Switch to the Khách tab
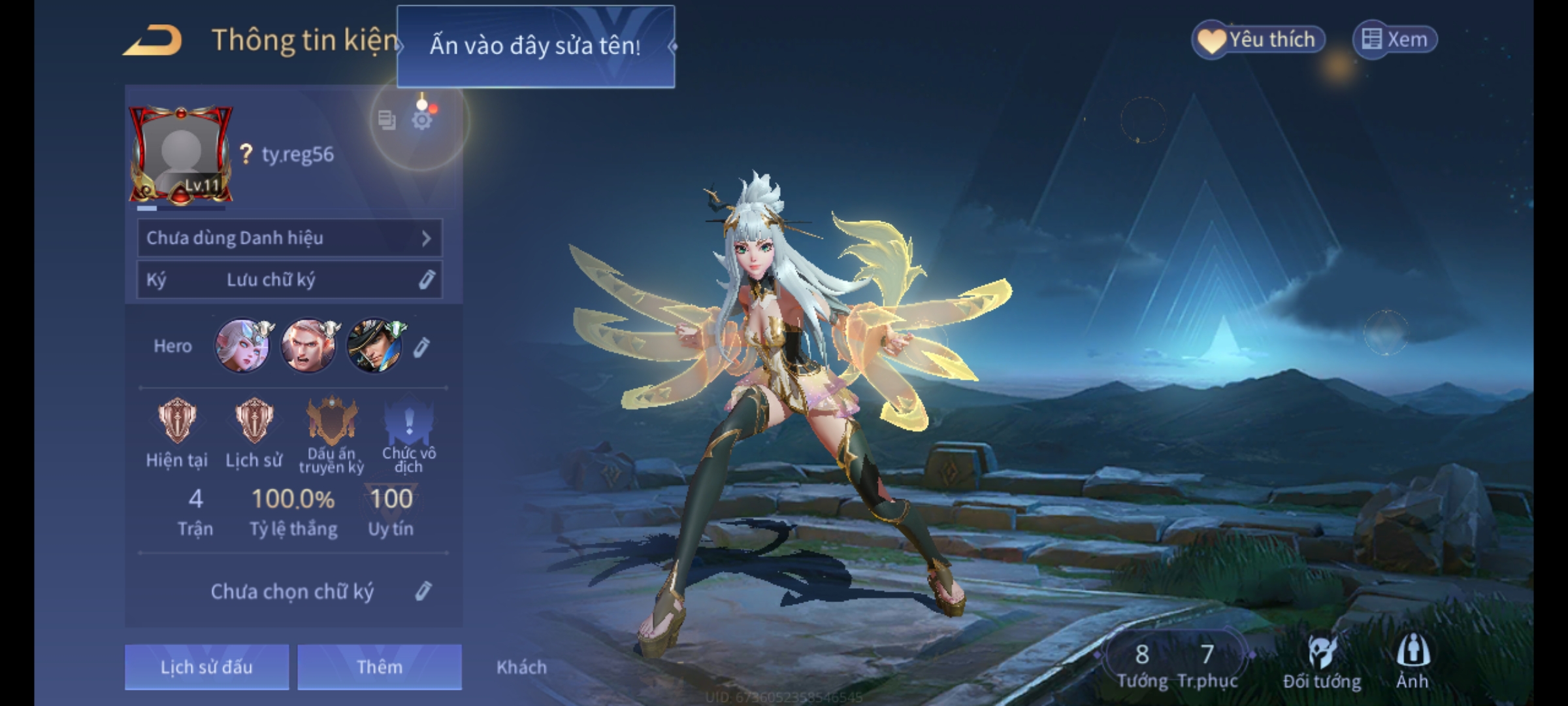The image size is (1568, 706). point(521,667)
